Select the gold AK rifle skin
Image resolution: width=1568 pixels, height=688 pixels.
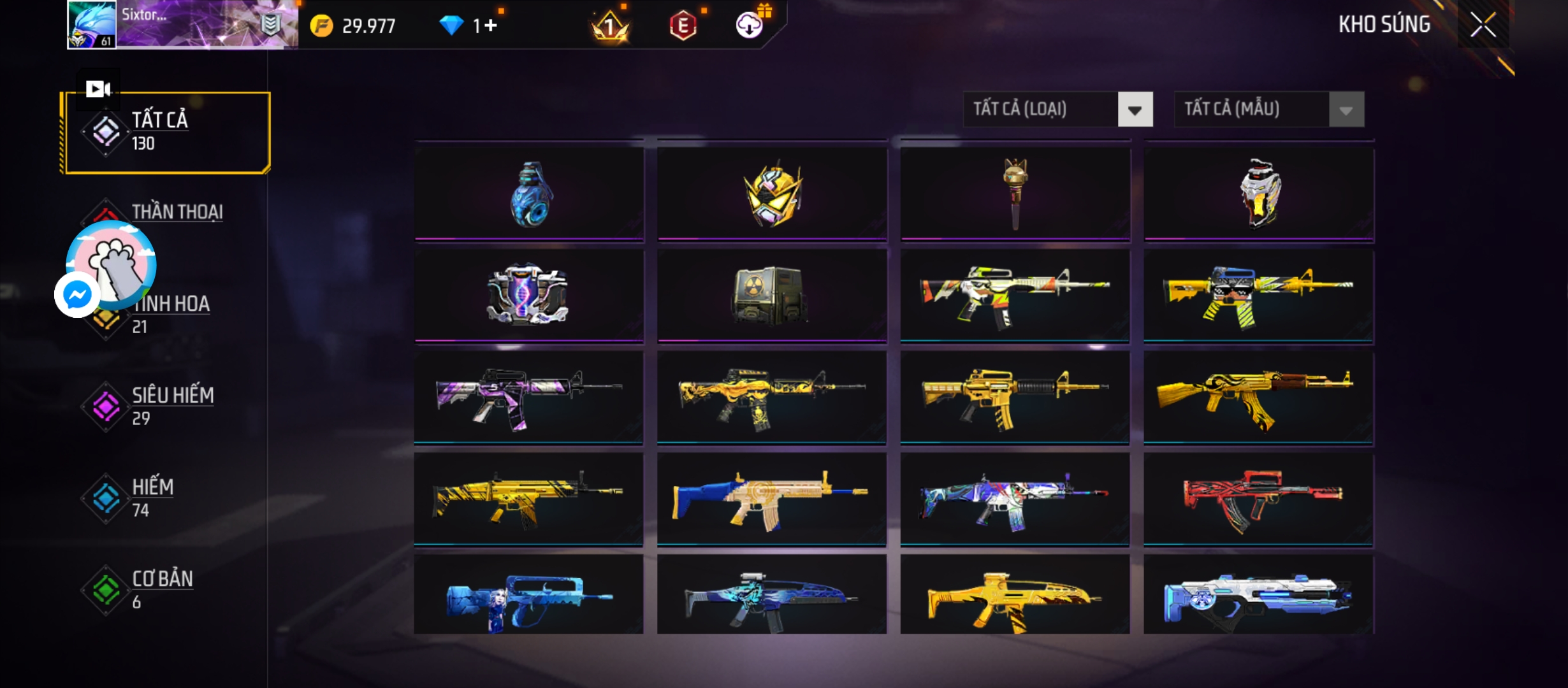click(1258, 398)
